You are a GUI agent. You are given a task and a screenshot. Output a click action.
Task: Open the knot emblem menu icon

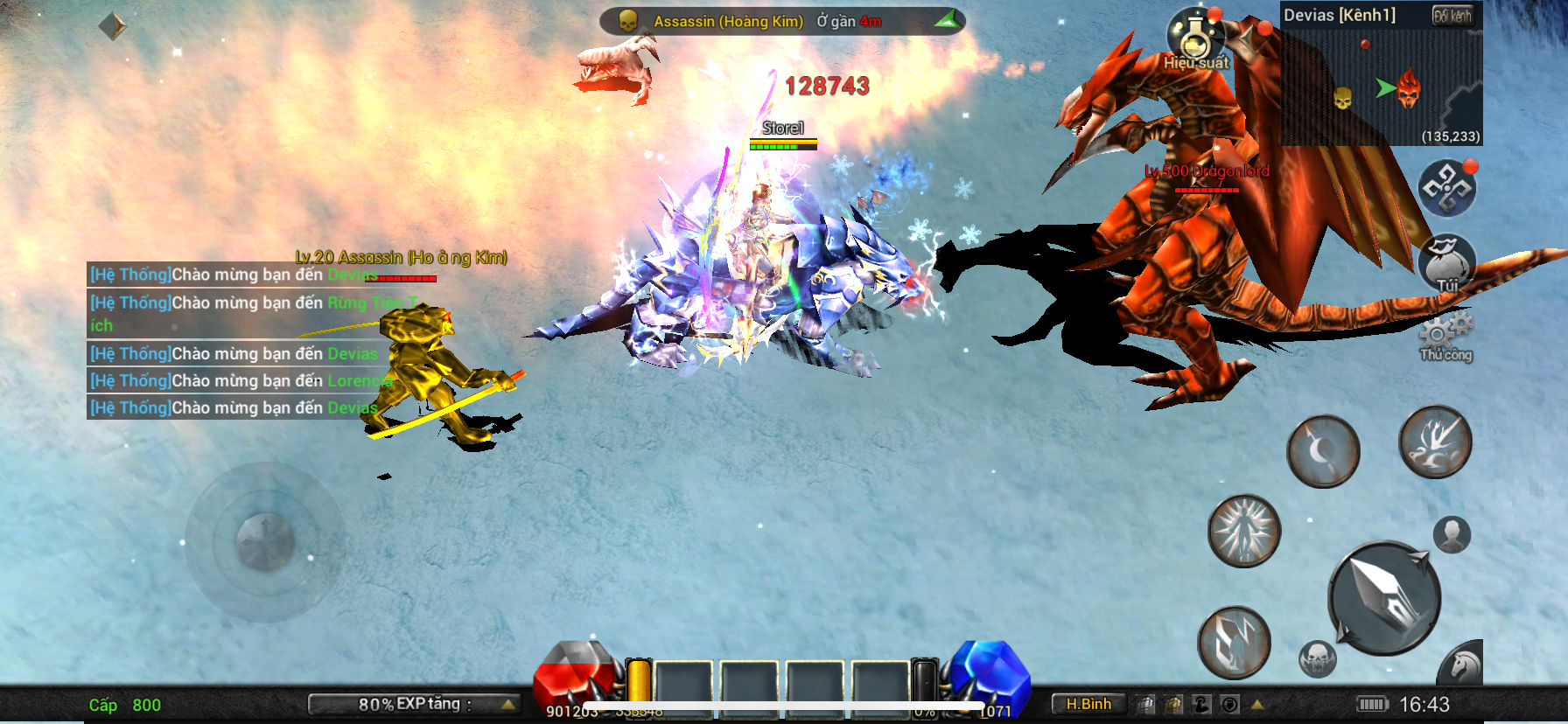(1446, 188)
